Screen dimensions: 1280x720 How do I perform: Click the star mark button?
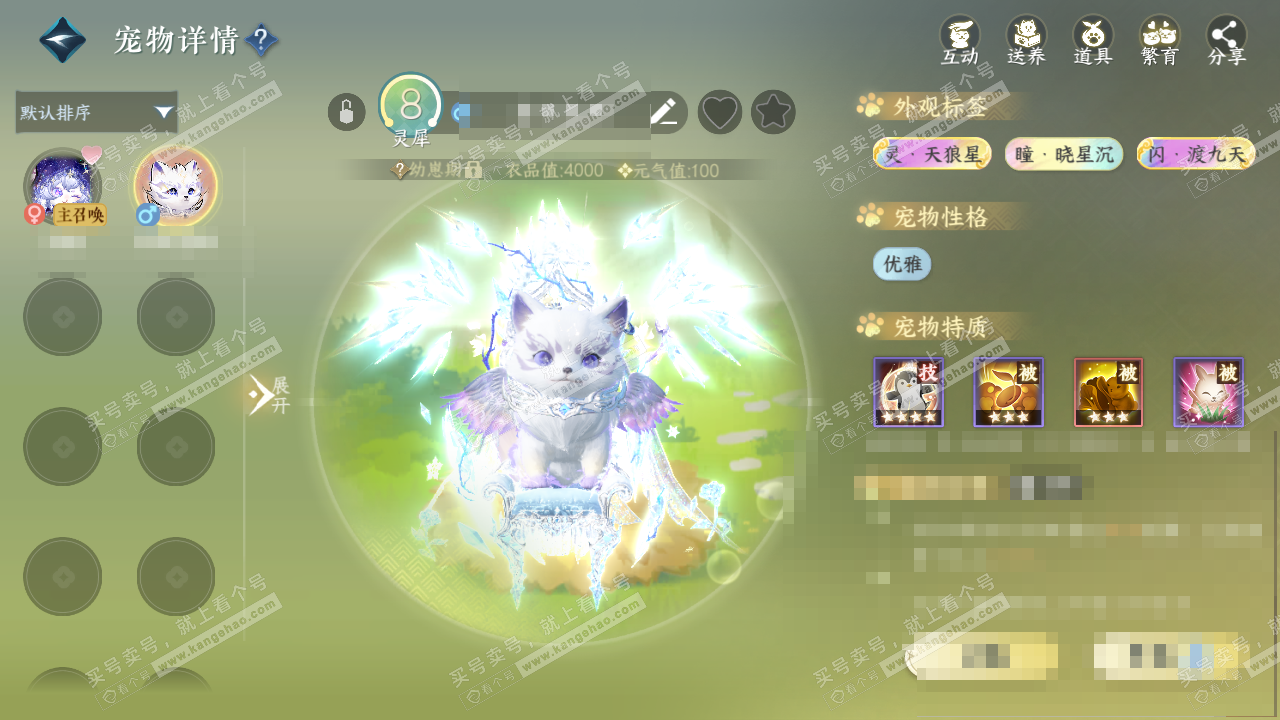pos(773,112)
